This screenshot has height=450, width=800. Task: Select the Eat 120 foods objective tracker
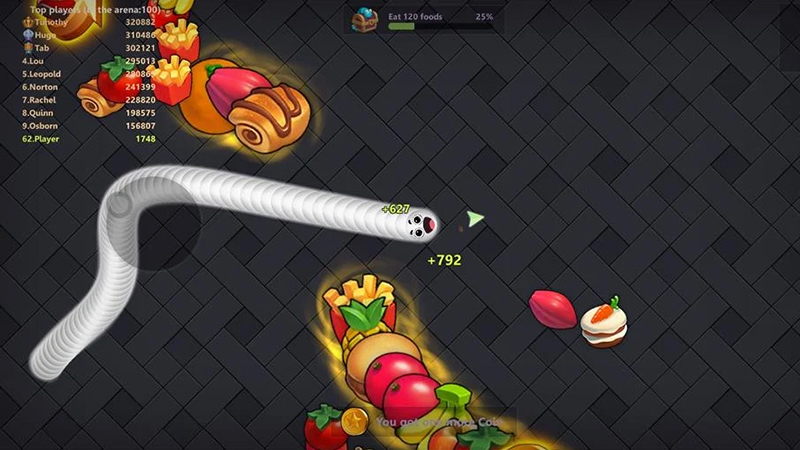click(442, 21)
